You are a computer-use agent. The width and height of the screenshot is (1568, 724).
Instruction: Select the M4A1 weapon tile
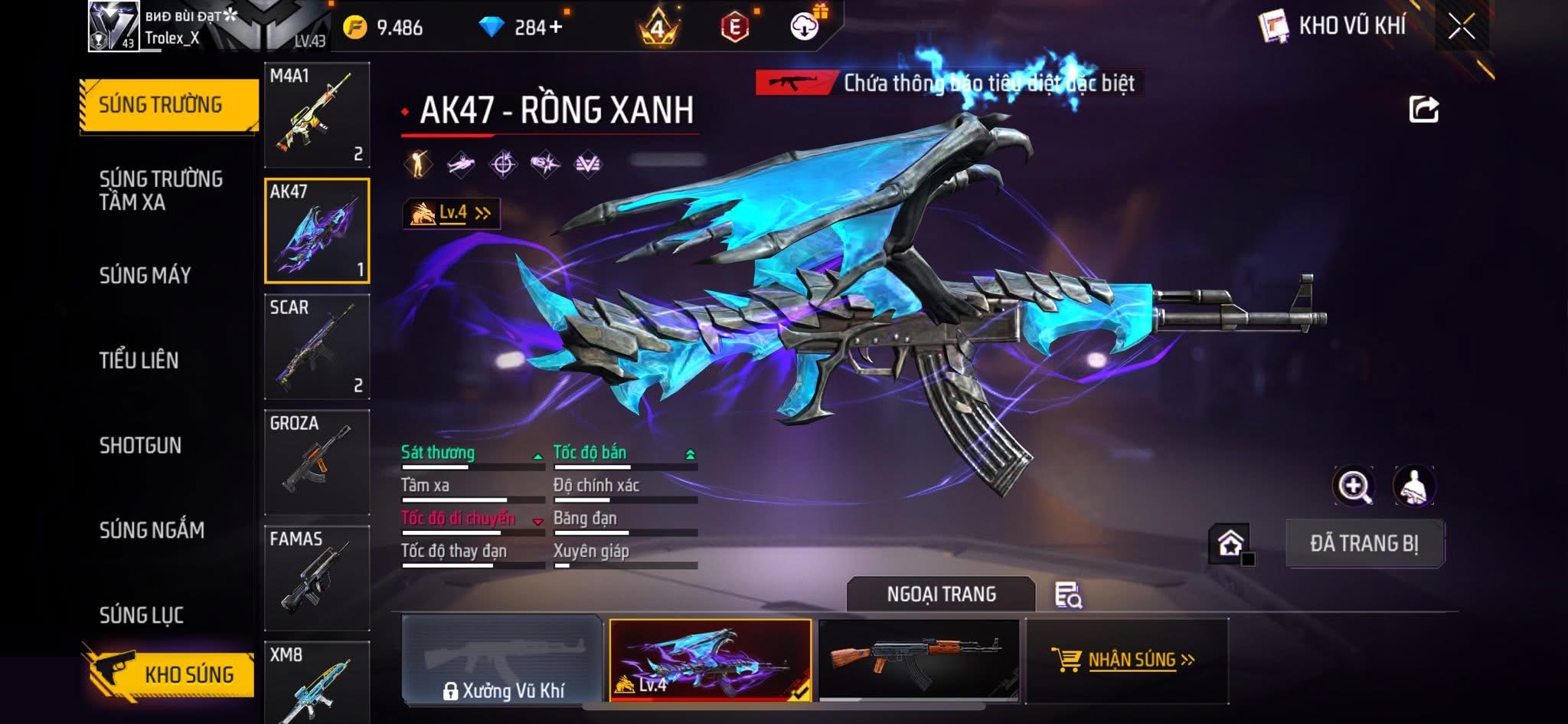click(x=317, y=115)
